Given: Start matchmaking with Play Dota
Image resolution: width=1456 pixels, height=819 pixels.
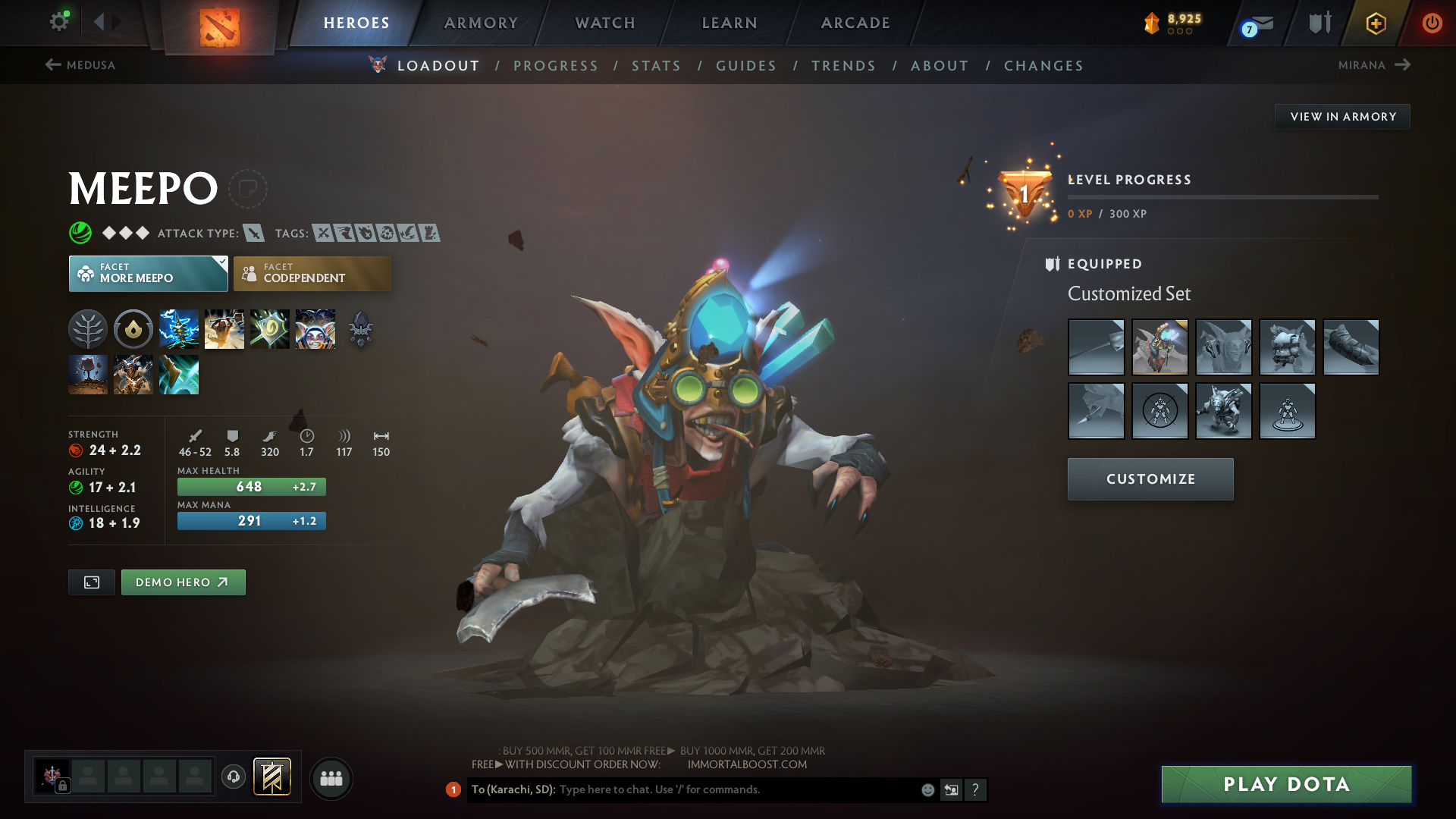Looking at the screenshot, I should pyautogui.click(x=1286, y=784).
